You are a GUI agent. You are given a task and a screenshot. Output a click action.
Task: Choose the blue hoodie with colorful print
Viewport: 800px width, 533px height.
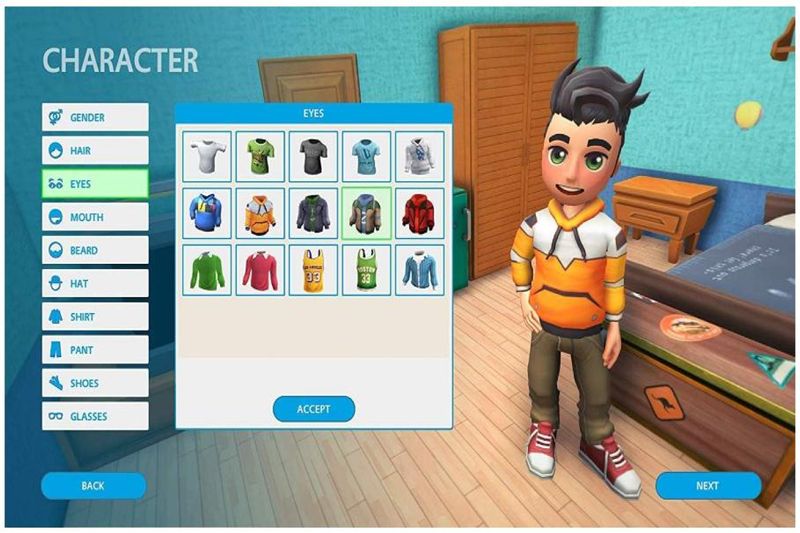pos(207,213)
